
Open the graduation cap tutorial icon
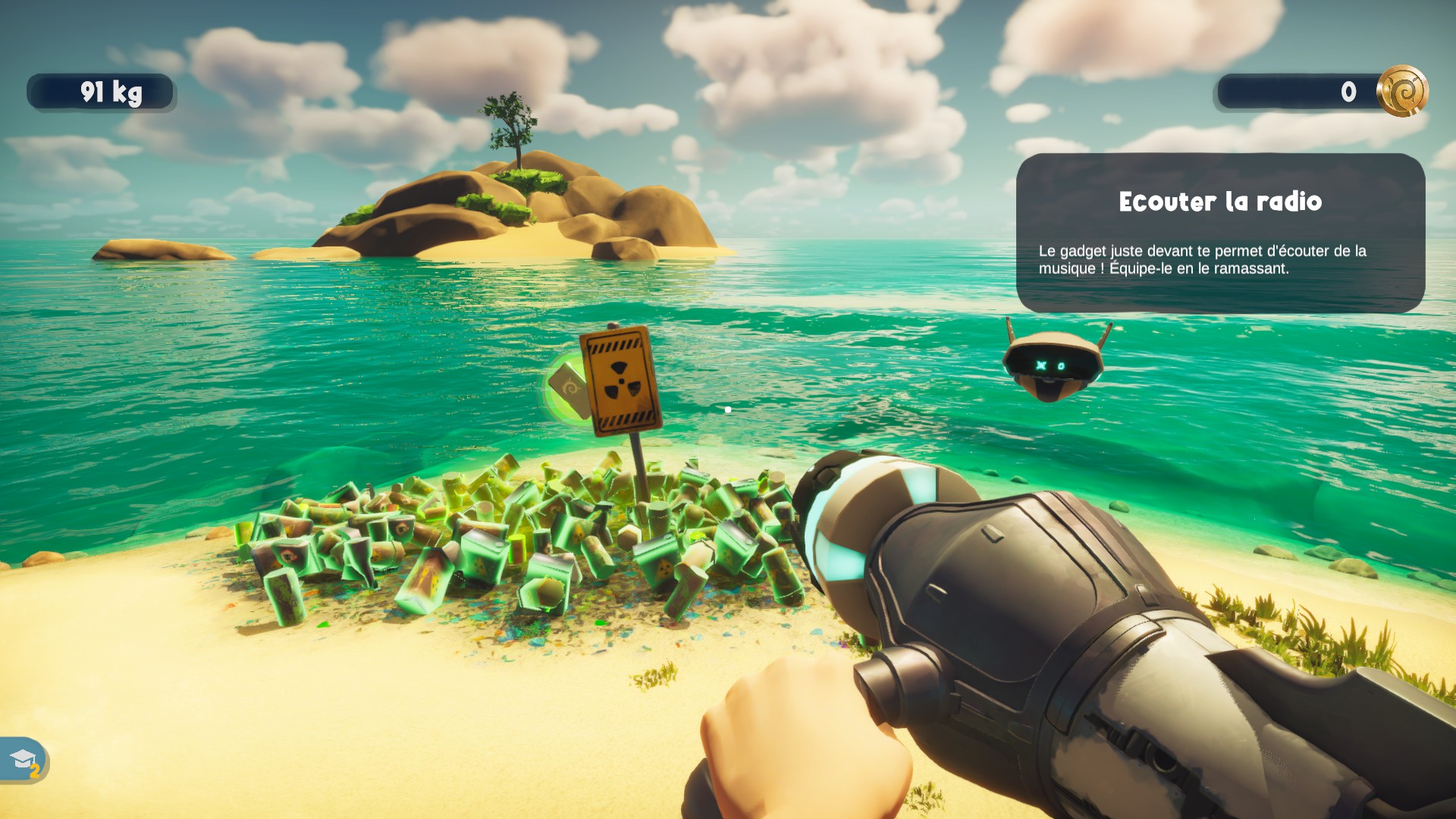pyautogui.click(x=24, y=759)
